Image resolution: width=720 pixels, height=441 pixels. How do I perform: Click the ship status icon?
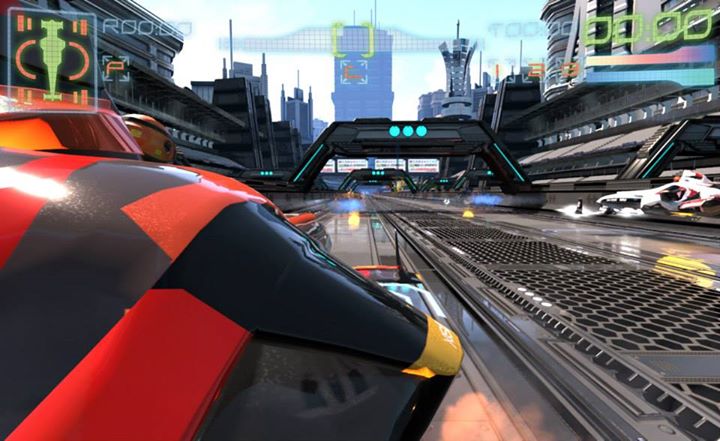(x=52, y=58)
